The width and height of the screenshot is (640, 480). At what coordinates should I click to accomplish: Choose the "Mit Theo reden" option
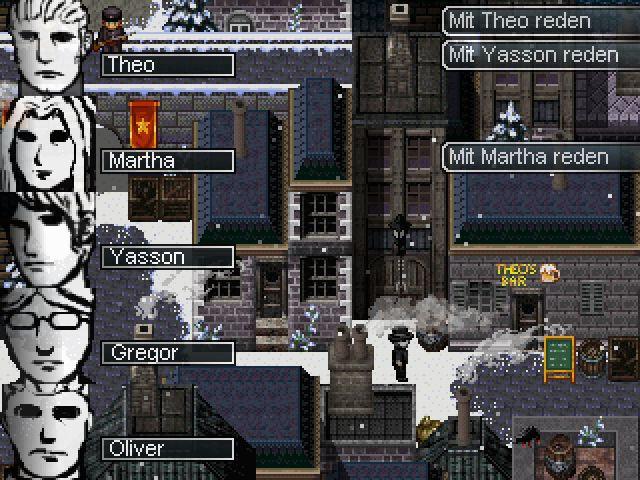point(540,21)
